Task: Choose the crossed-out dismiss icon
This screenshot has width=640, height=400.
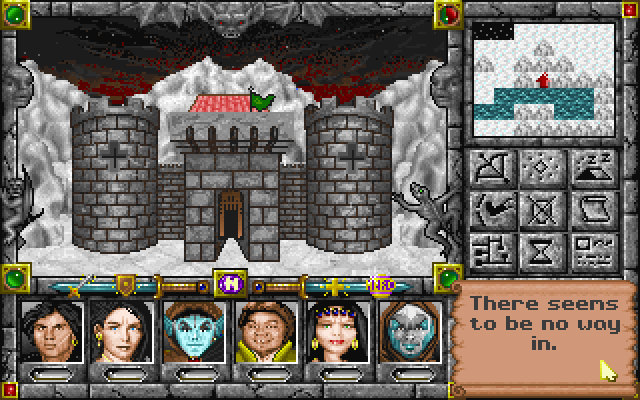Action: pyautogui.click(x=543, y=208)
